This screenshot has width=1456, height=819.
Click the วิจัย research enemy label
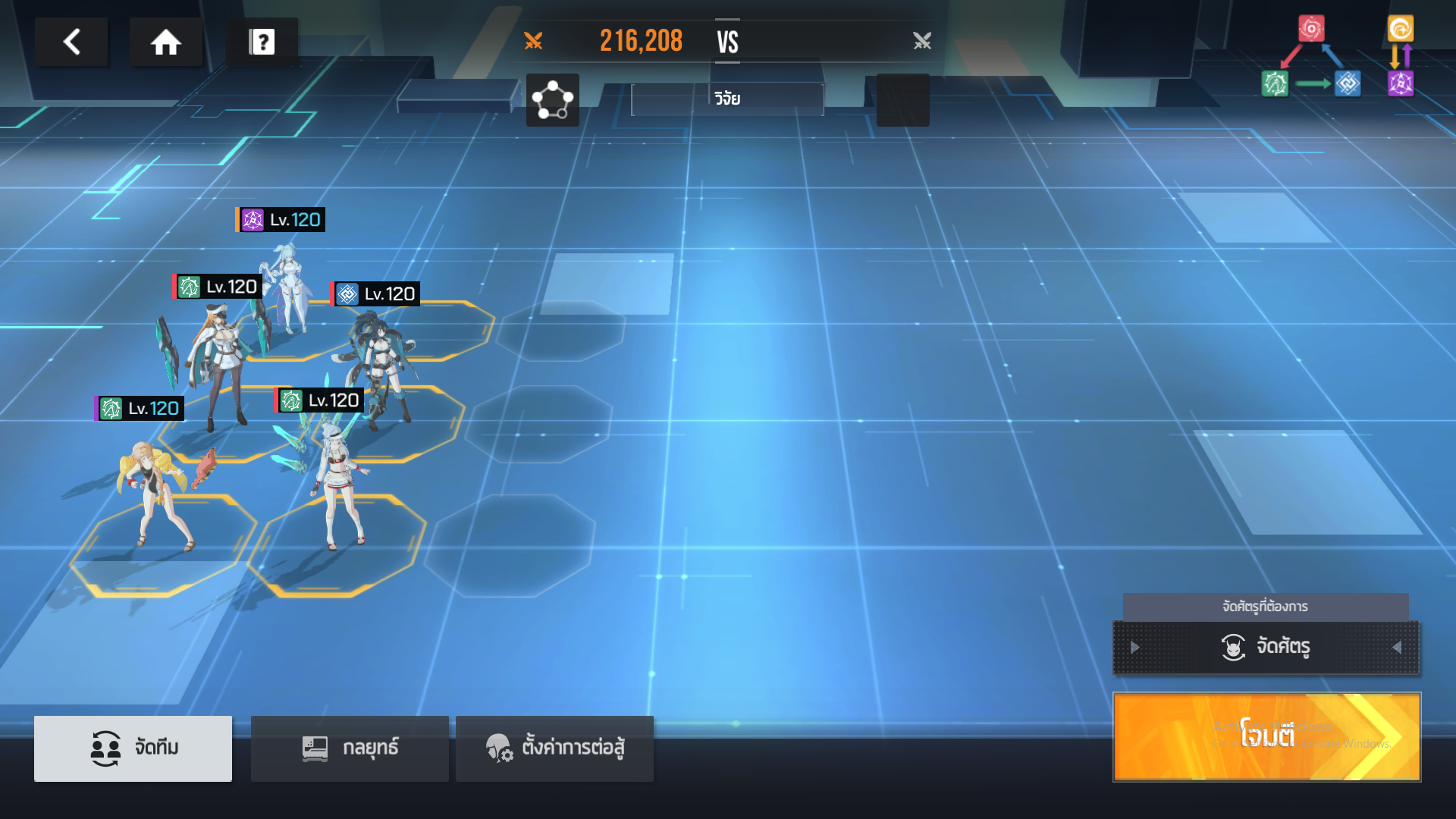coord(727,99)
